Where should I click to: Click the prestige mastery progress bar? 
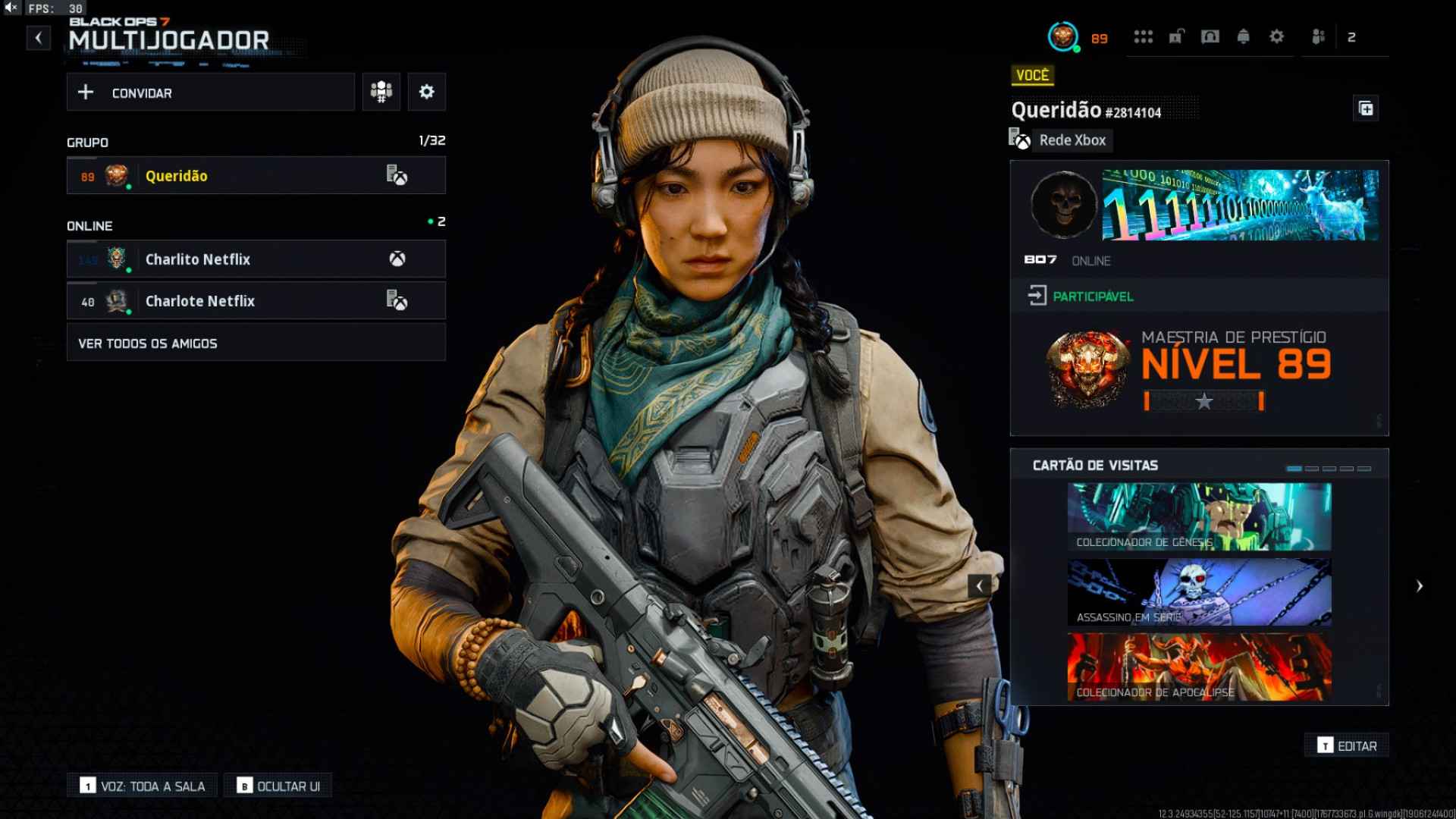1202,400
